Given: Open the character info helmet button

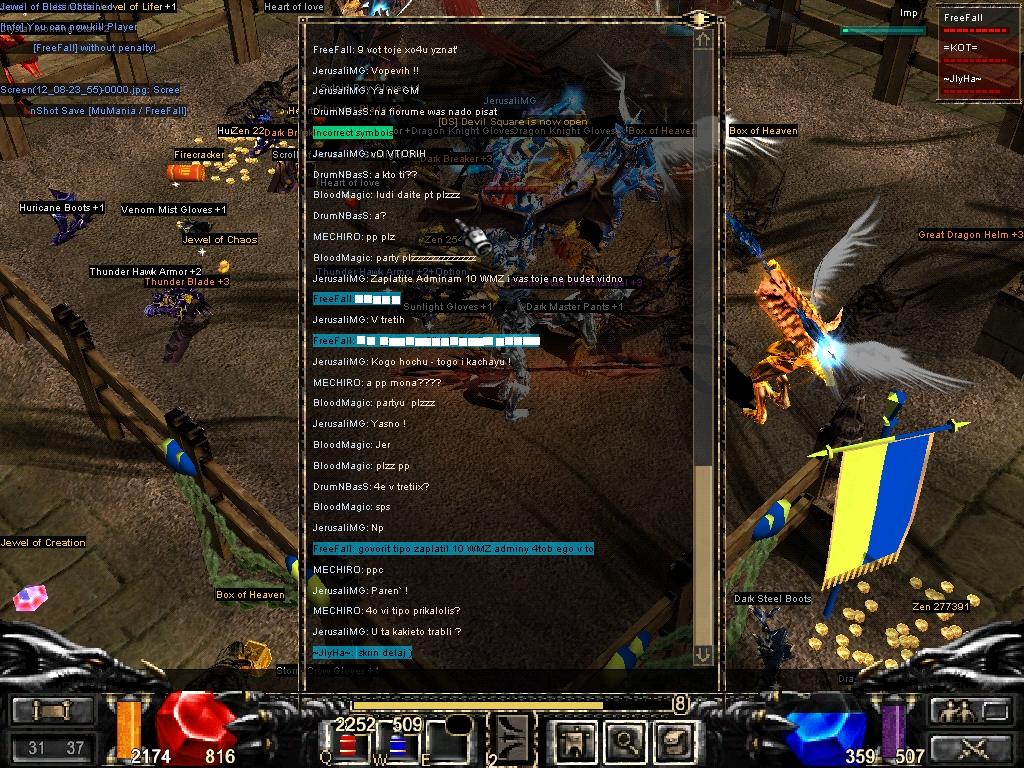Looking at the screenshot, I should pyautogui.click(x=577, y=741).
